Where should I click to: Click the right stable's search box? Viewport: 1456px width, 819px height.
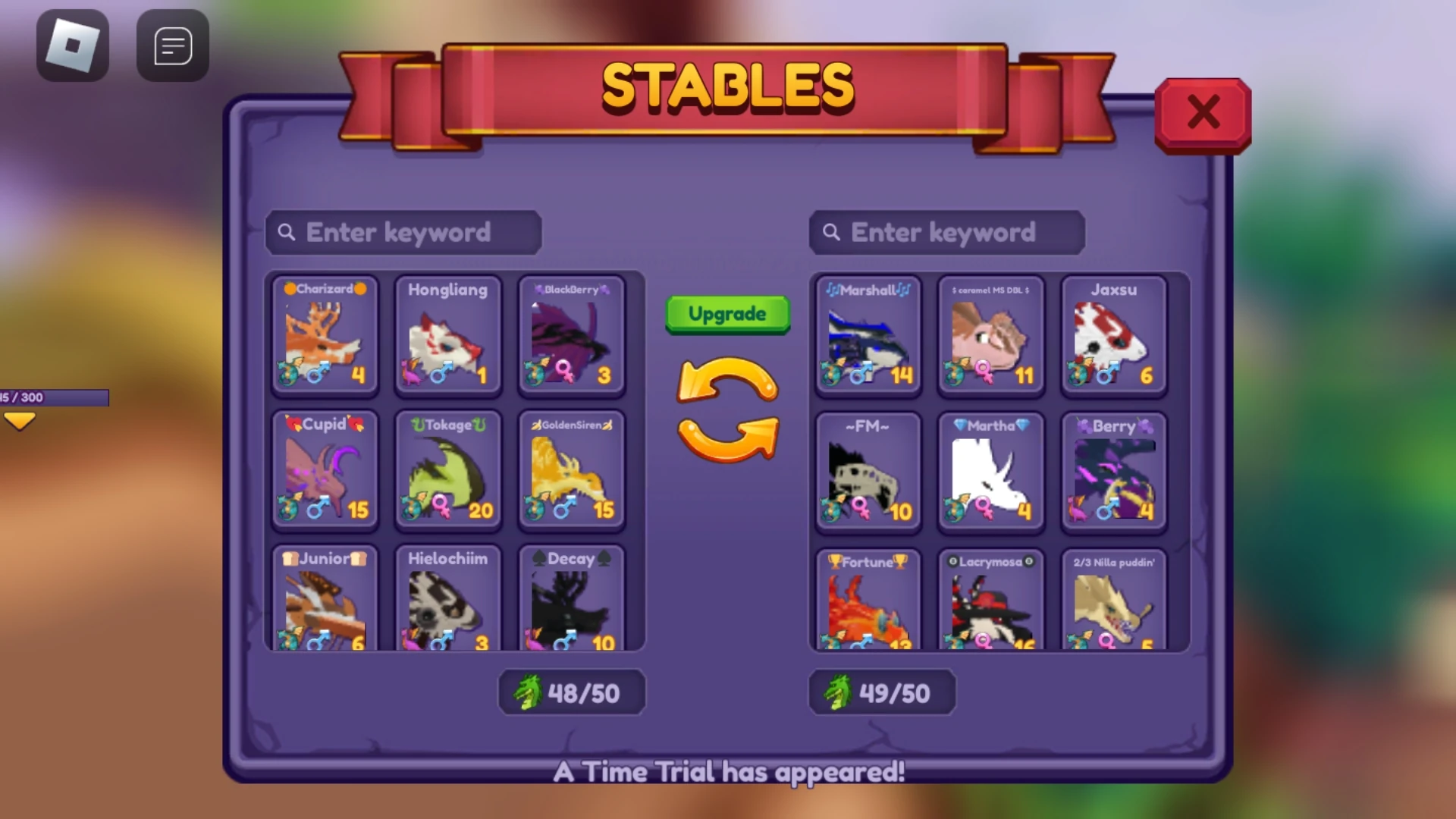946,232
